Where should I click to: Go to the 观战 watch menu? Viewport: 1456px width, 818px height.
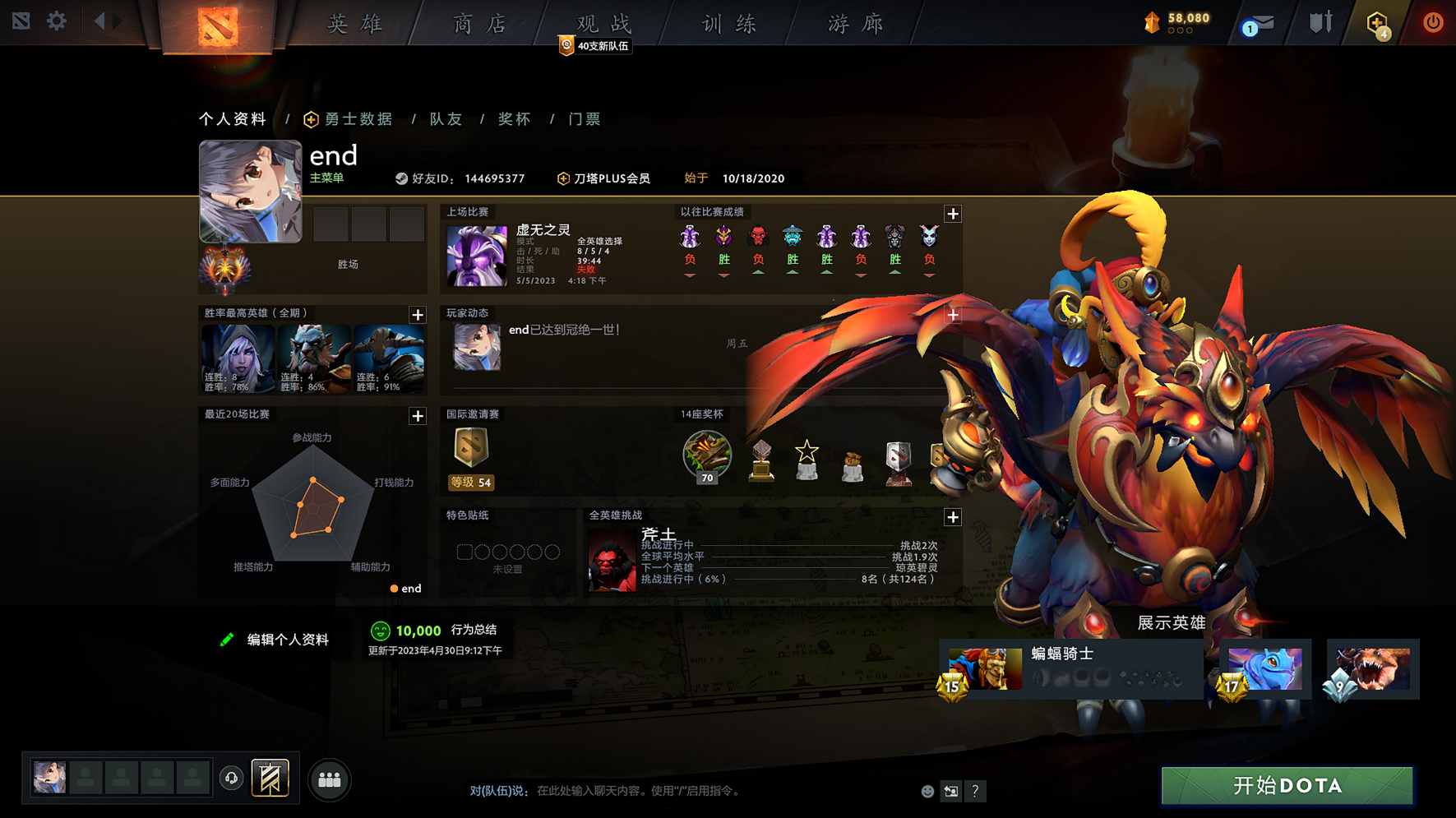pyautogui.click(x=604, y=24)
